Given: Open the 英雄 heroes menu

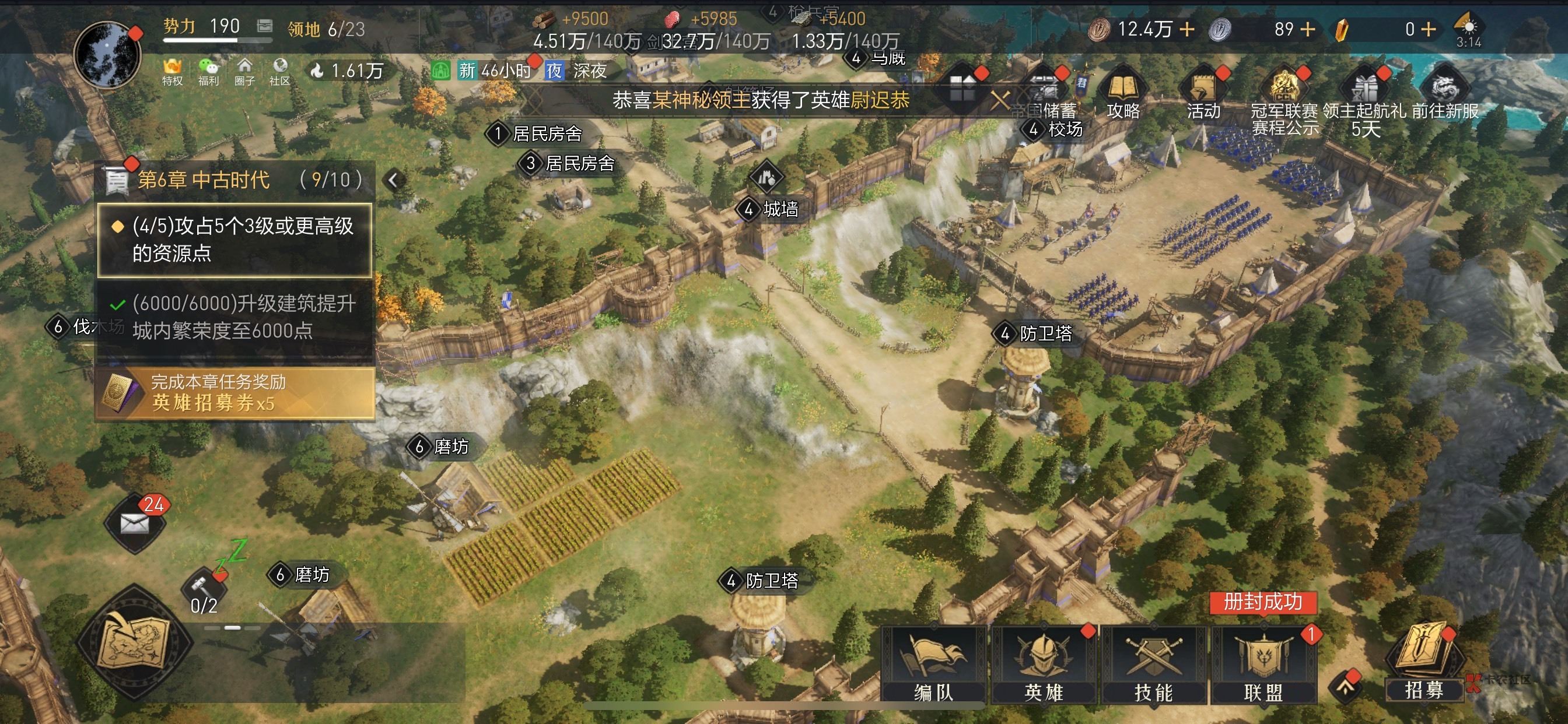Looking at the screenshot, I should (1044, 665).
